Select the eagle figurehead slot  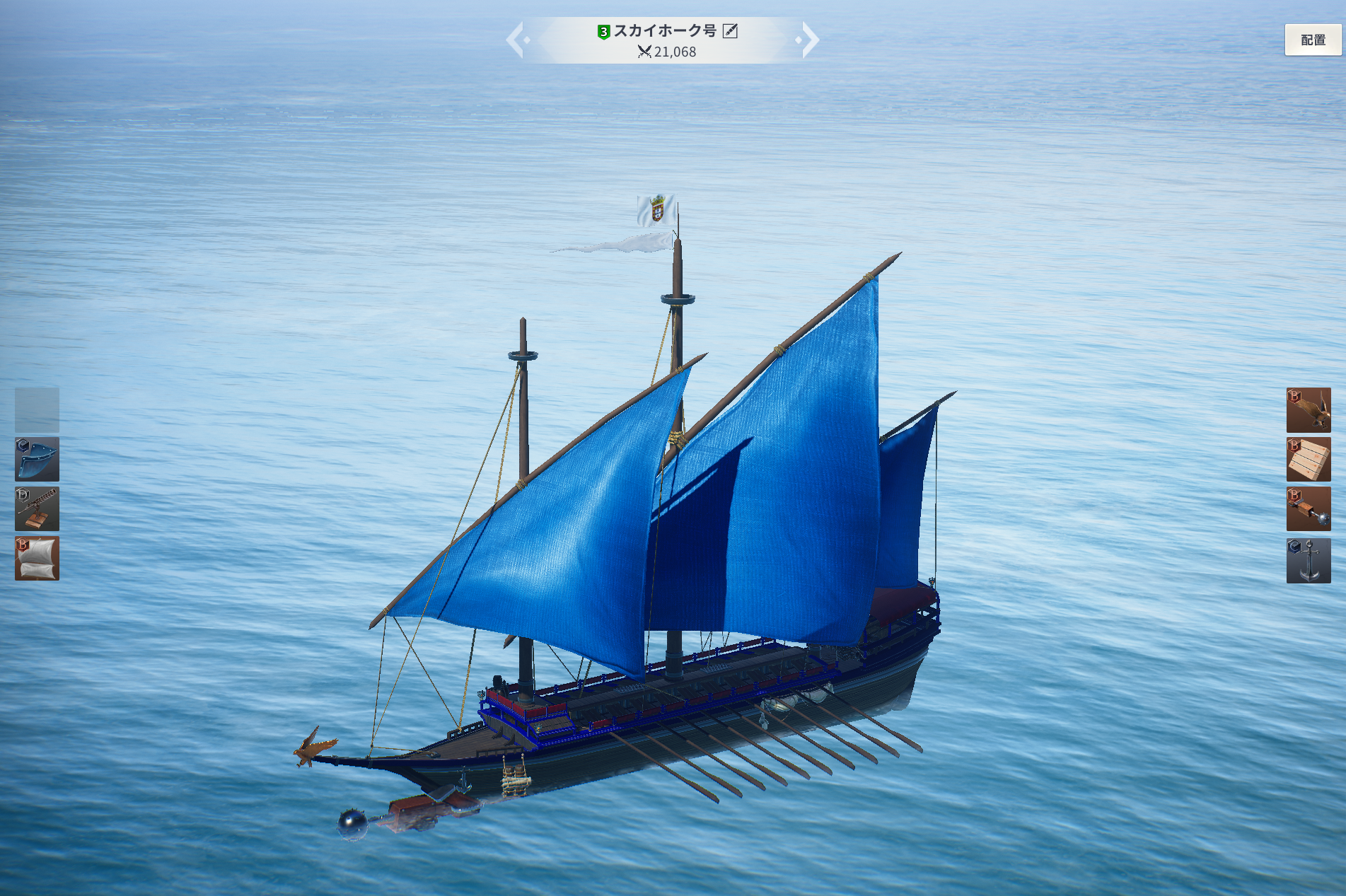coord(1308,410)
